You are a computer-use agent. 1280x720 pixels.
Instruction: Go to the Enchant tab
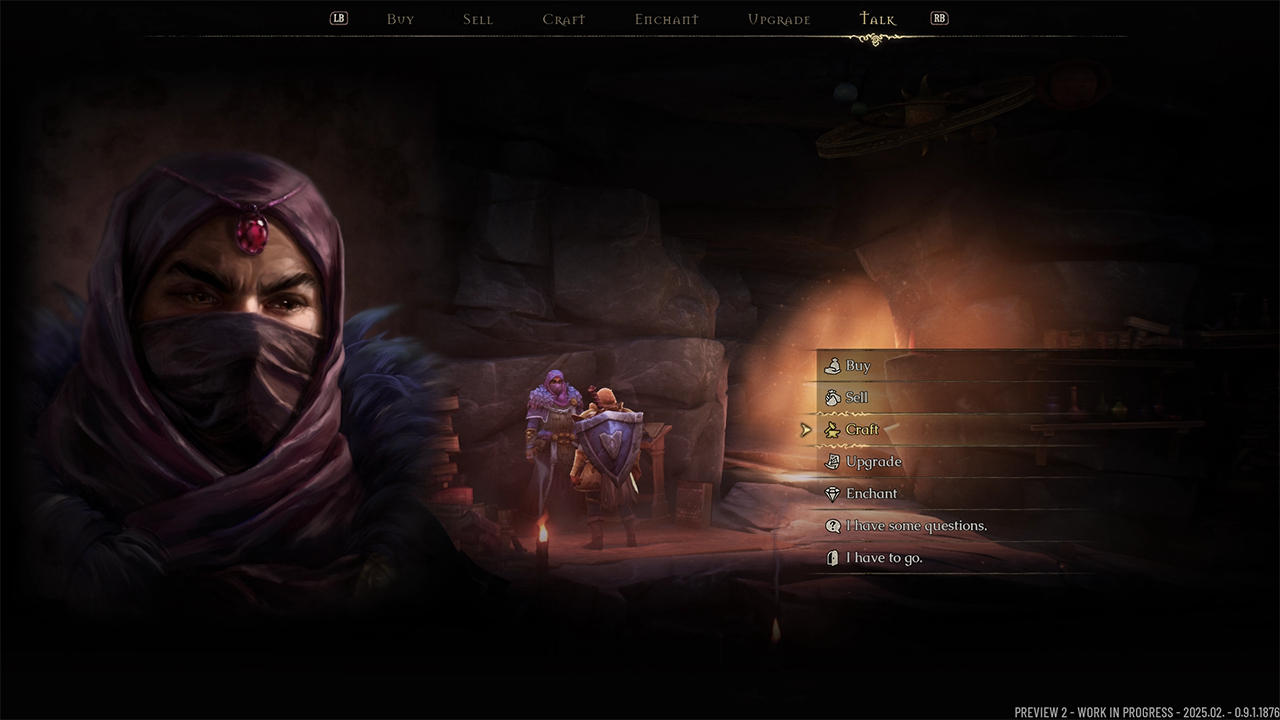(x=667, y=19)
